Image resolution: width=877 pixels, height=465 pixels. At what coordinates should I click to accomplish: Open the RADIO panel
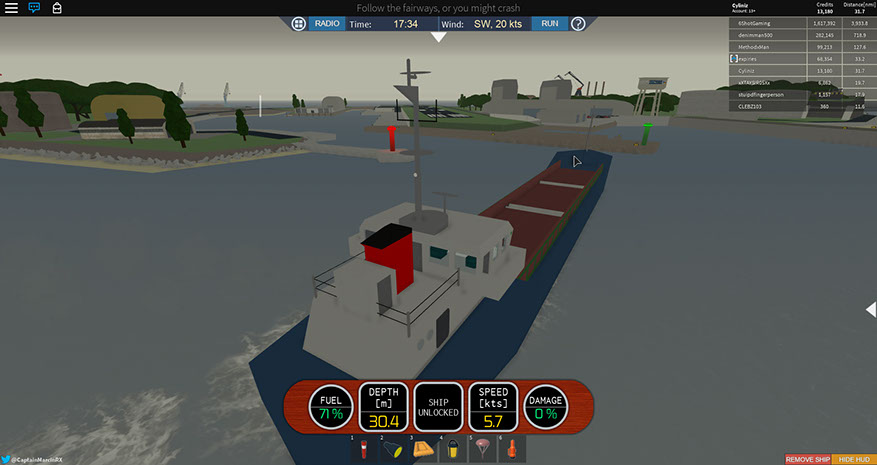click(326, 23)
